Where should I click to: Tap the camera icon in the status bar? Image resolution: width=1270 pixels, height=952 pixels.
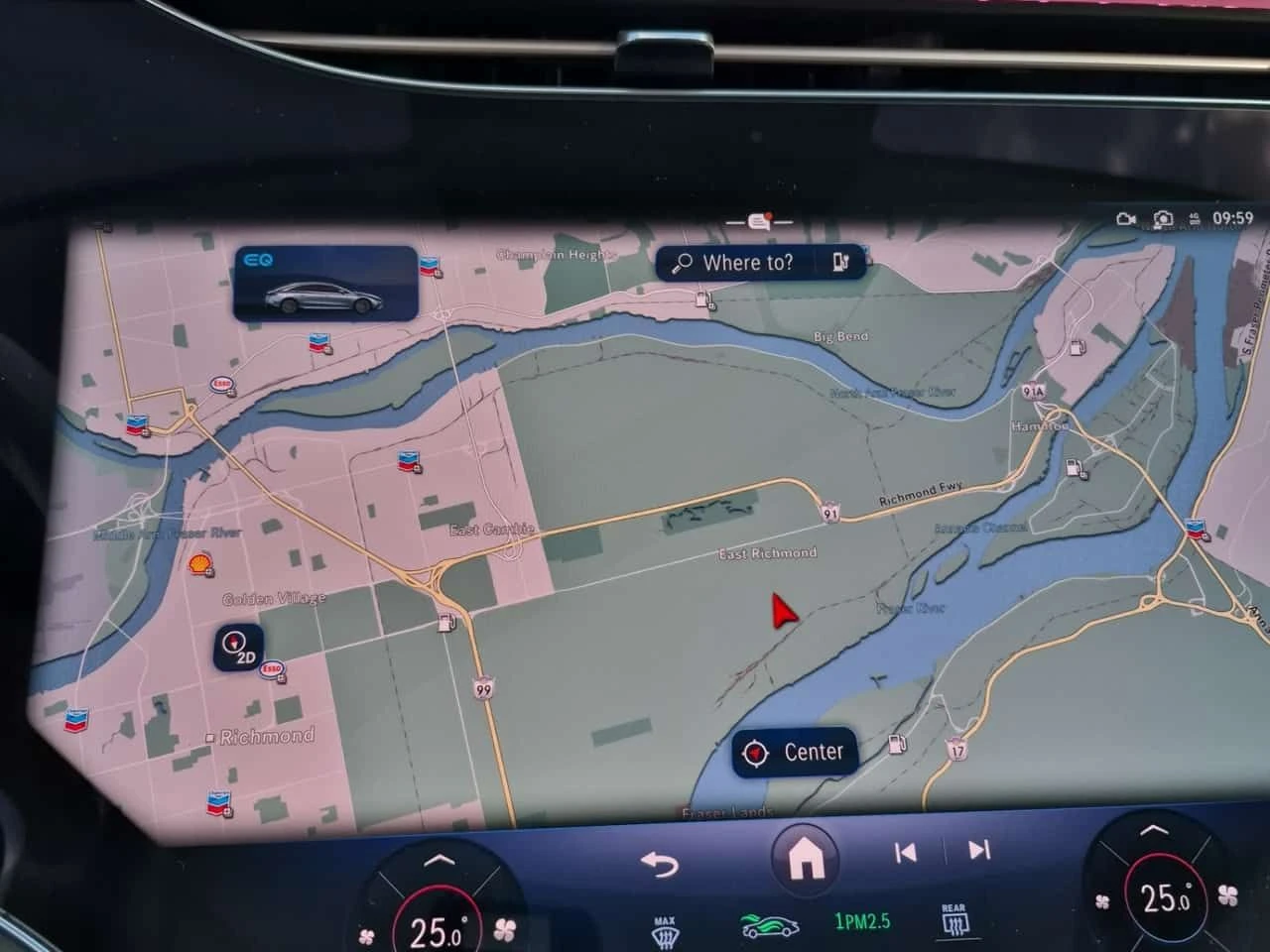click(1161, 219)
